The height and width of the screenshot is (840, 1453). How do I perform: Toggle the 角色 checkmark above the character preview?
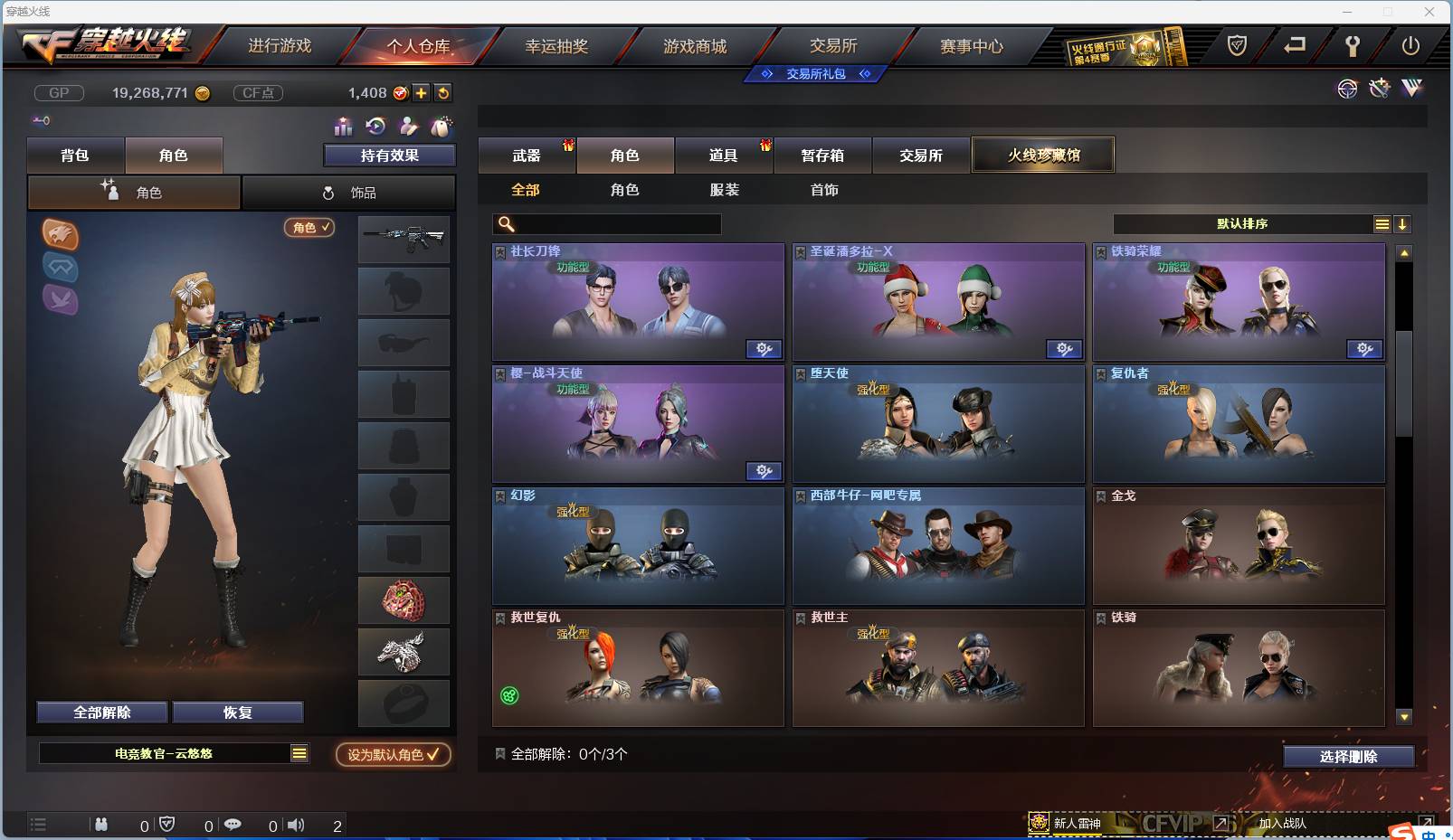pyautogui.click(x=309, y=228)
